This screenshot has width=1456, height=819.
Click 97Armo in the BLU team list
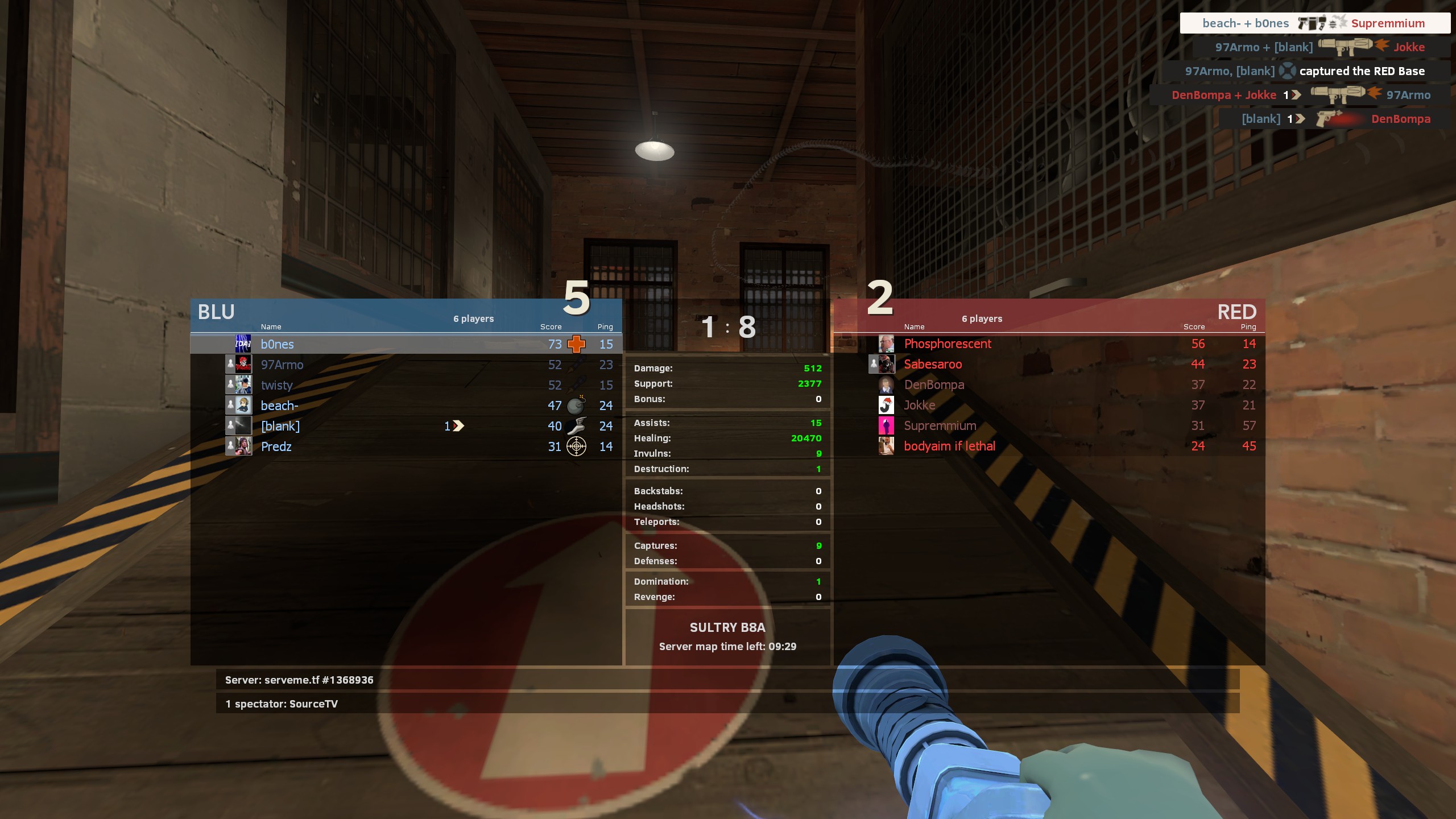click(282, 365)
